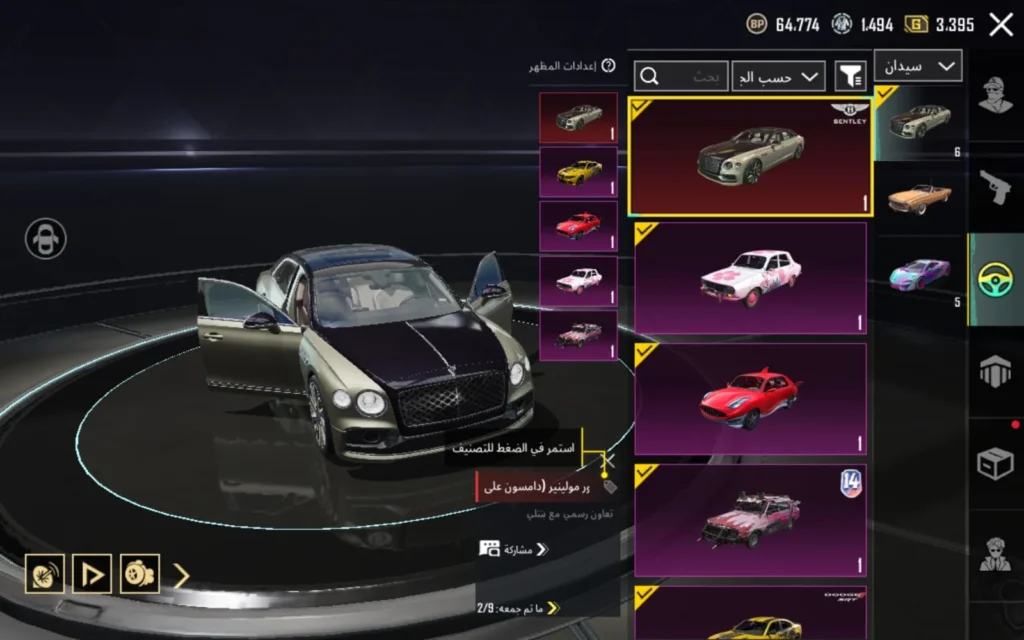Open the سيدان vehicle type dropdown

click(917, 66)
